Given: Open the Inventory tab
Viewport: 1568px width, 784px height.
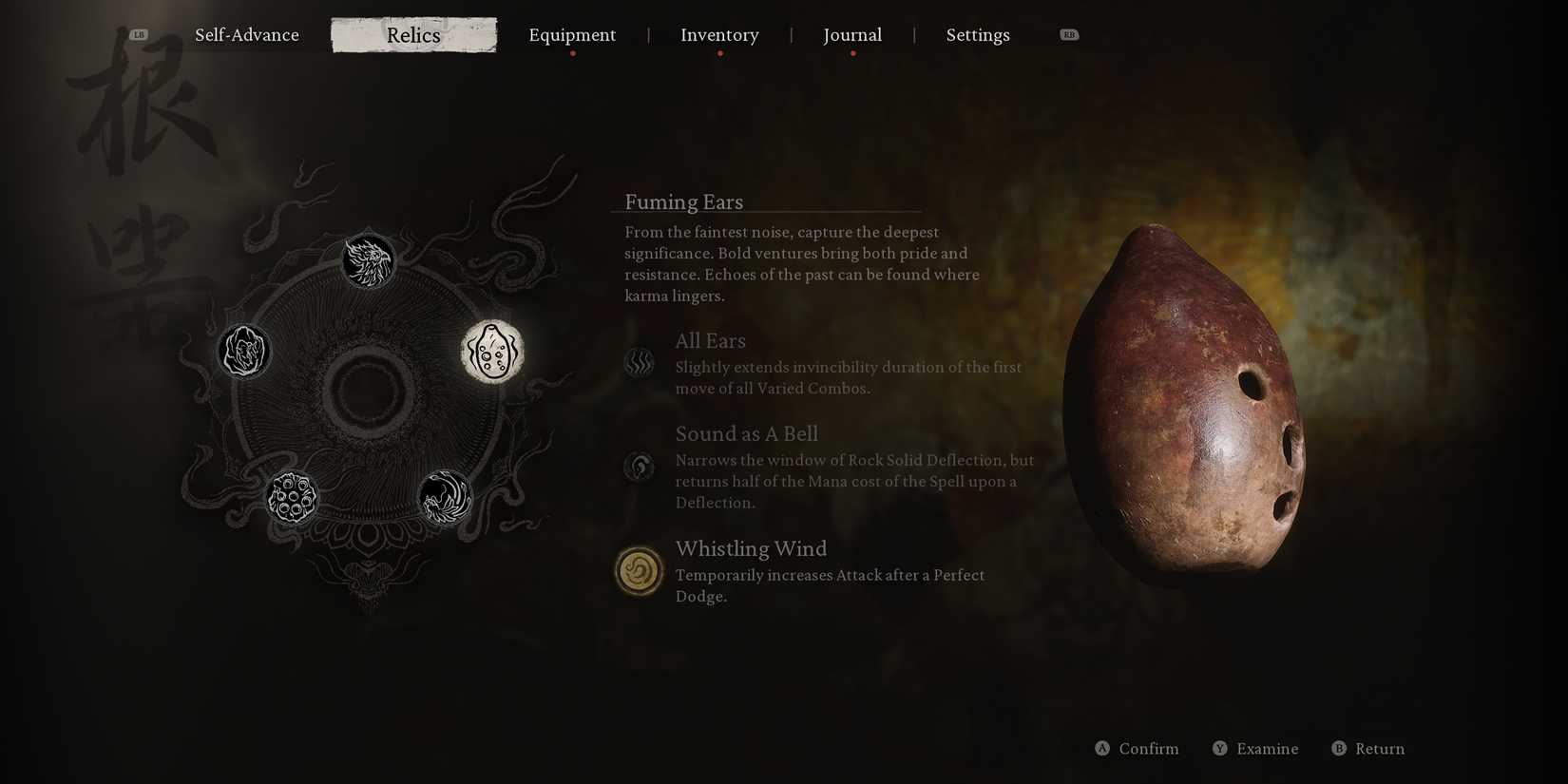Looking at the screenshot, I should (719, 34).
